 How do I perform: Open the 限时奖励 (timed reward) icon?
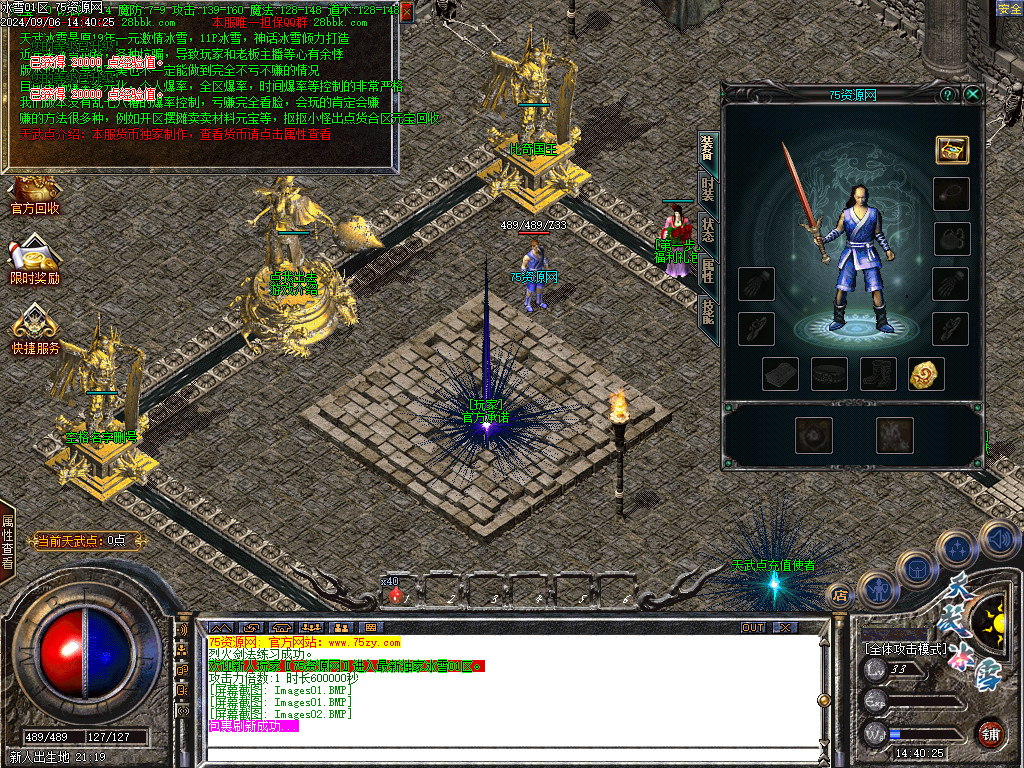[x=35, y=262]
